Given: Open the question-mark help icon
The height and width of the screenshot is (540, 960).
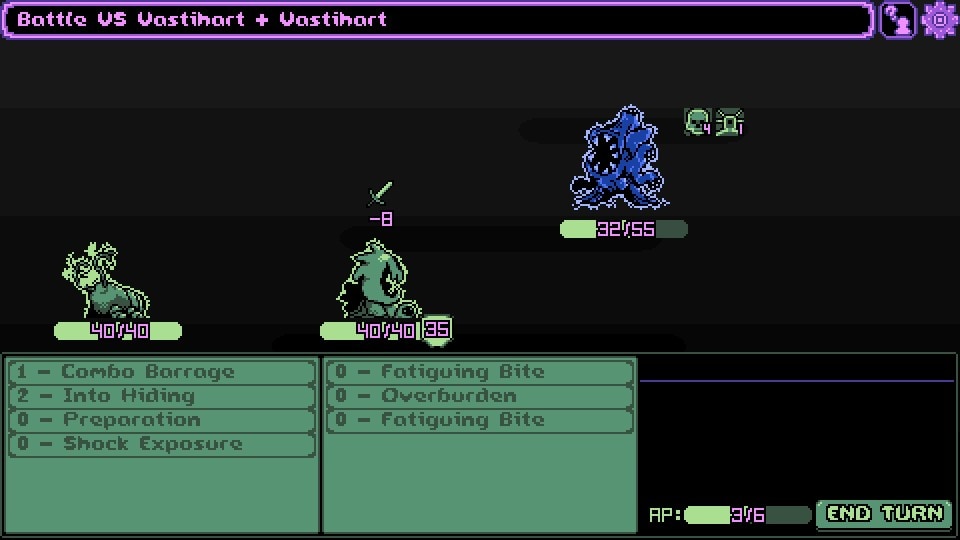Looking at the screenshot, I should tap(898, 20).
